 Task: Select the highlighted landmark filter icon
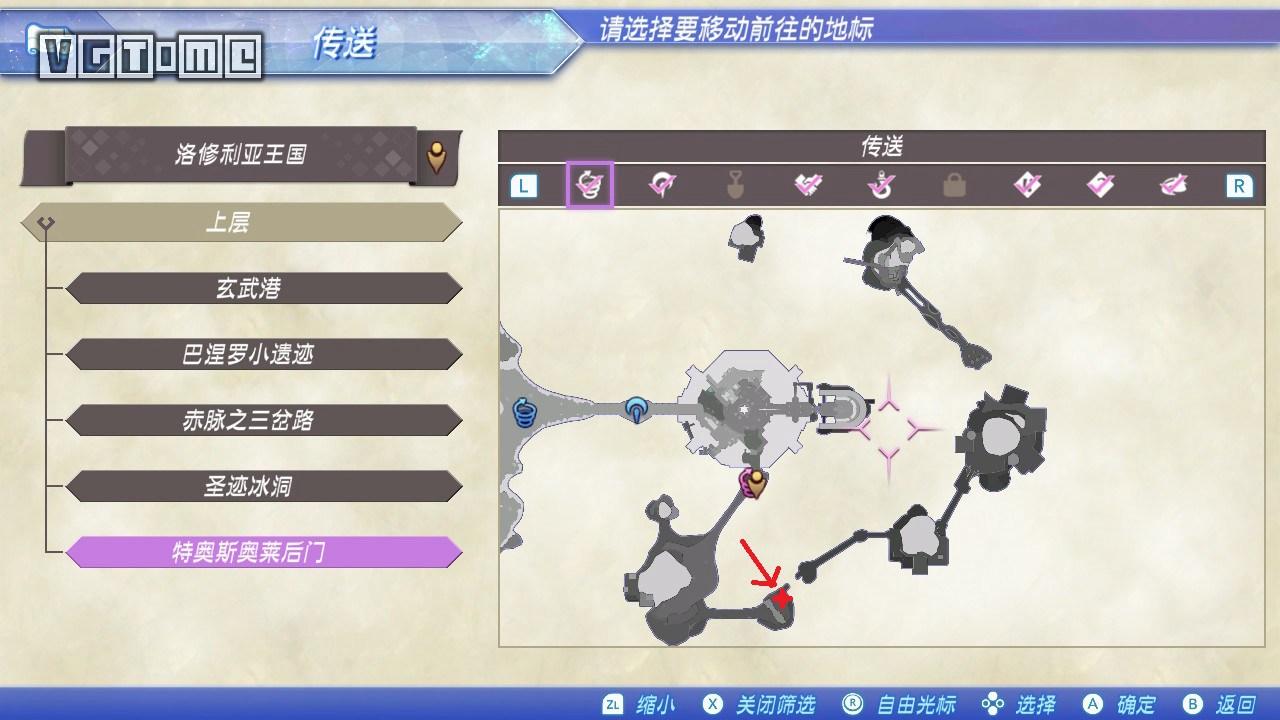pyautogui.click(x=590, y=184)
